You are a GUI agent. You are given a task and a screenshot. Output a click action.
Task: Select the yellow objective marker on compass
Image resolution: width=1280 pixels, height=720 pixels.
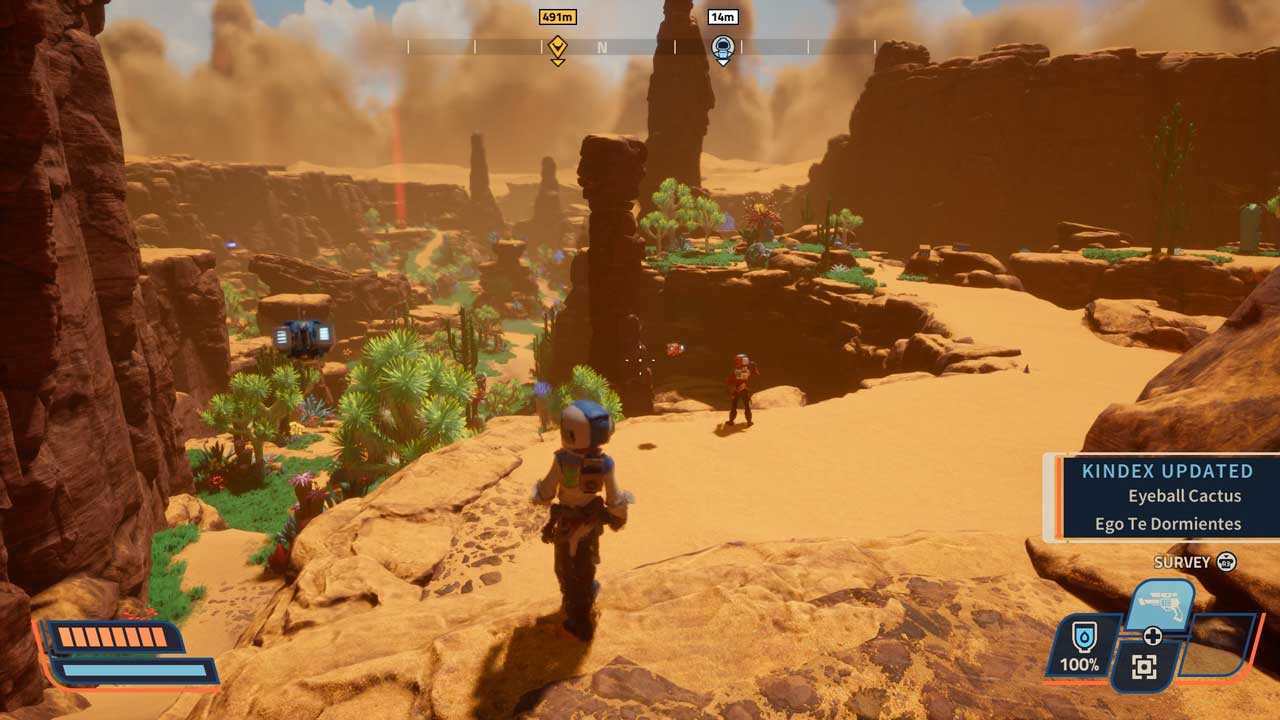click(x=557, y=47)
